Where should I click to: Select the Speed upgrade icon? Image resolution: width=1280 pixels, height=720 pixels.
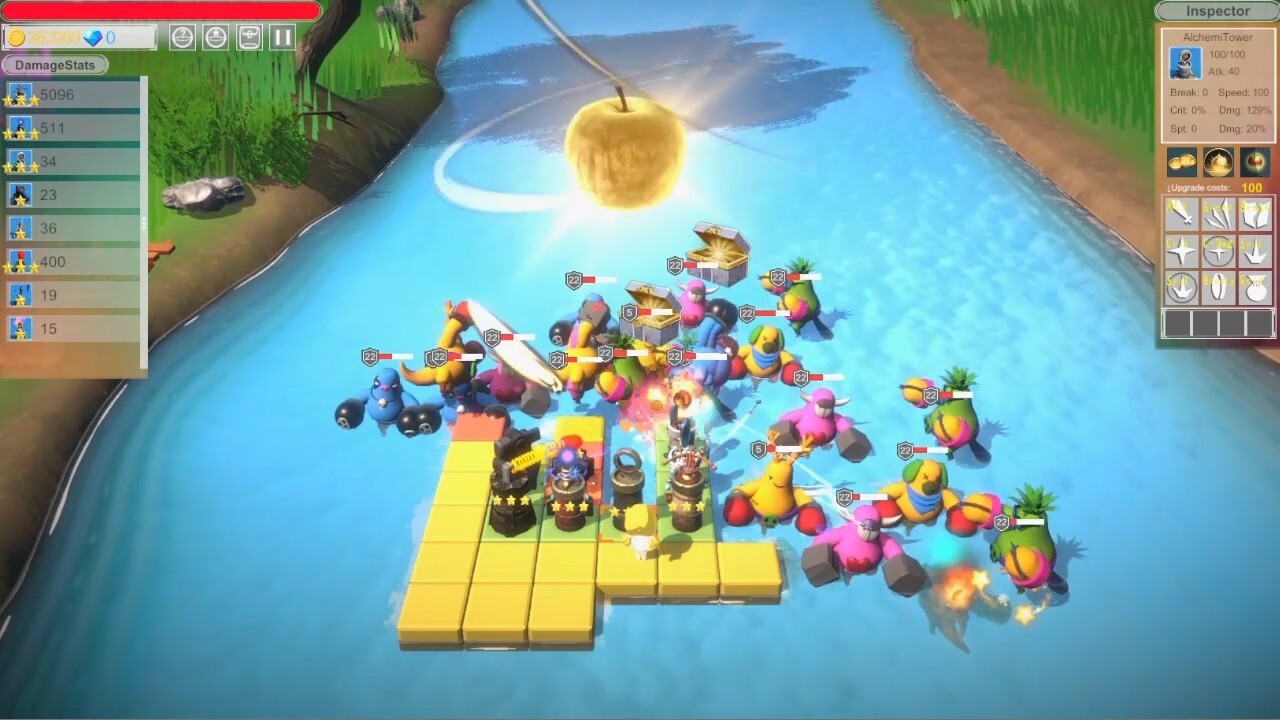pos(1220,214)
